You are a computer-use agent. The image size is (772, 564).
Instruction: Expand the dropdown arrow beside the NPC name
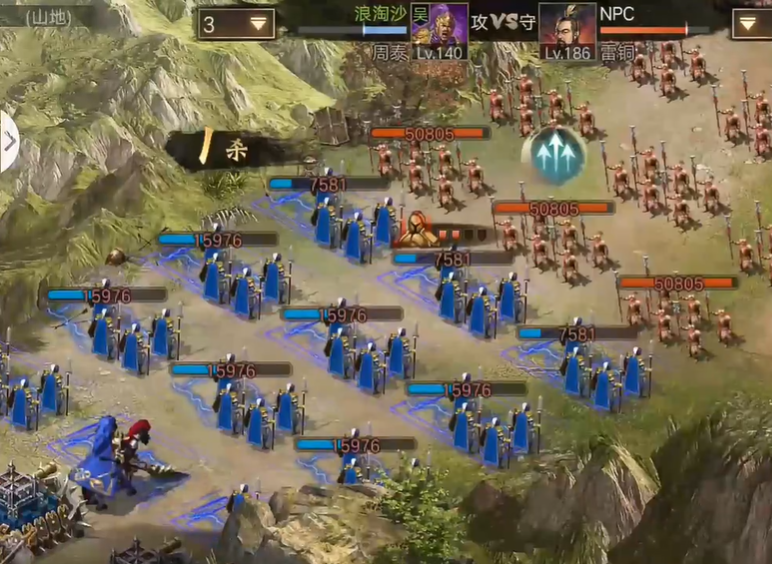pyautogui.click(x=752, y=23)
